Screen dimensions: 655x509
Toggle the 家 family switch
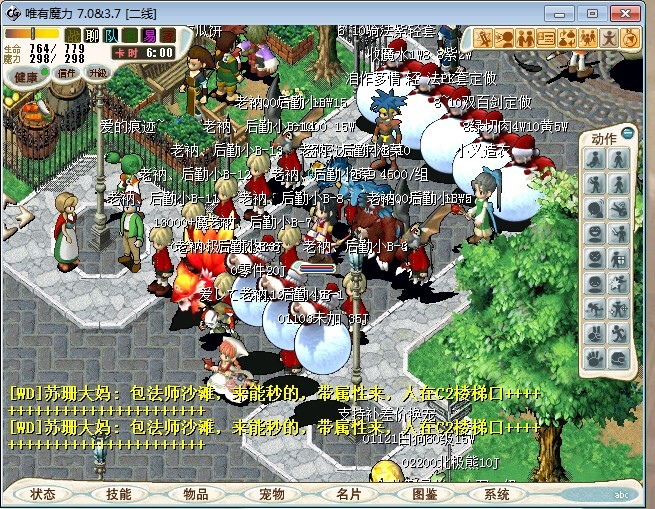[167, 35]
